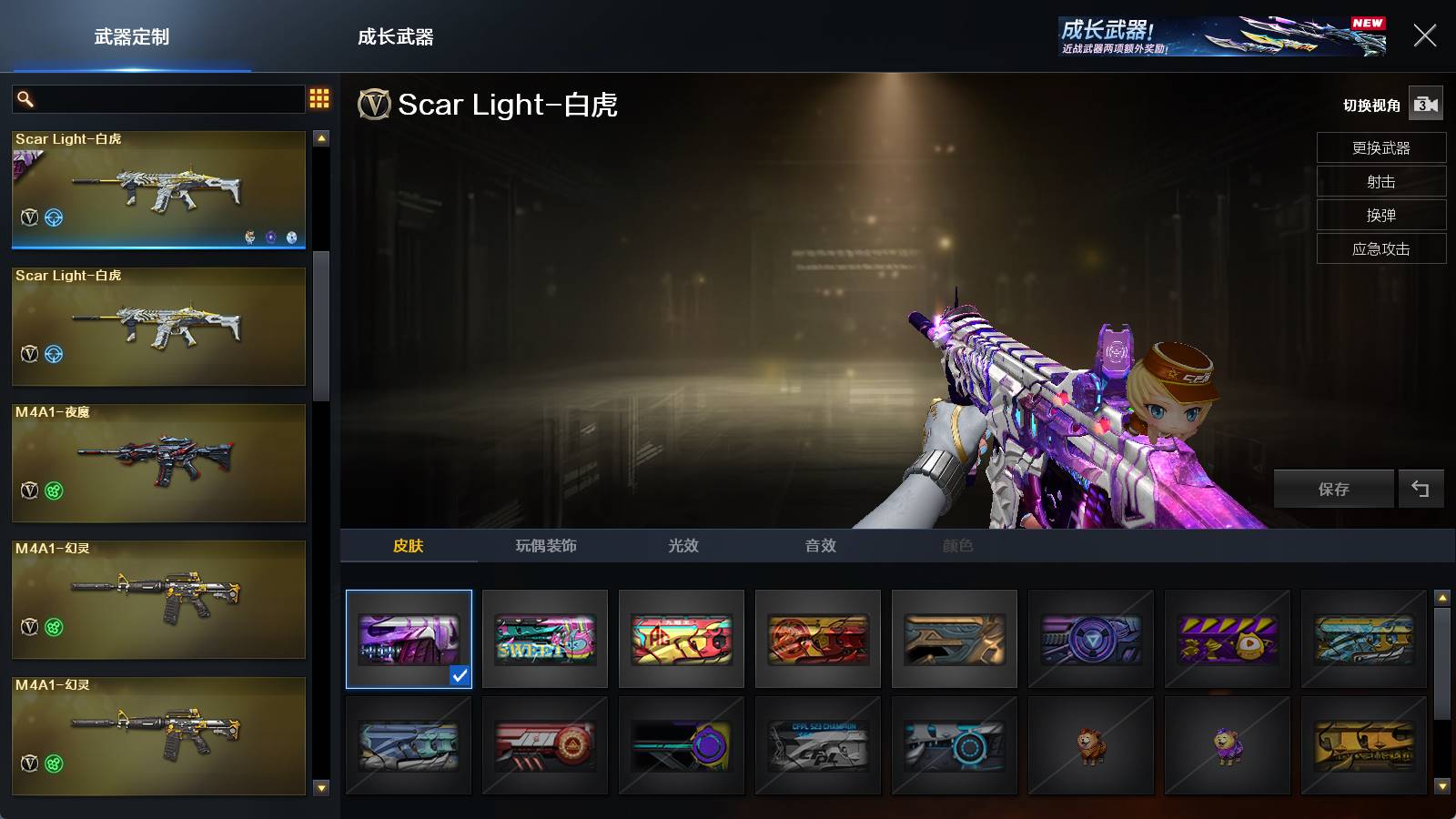Toggle the orange grid view icon
This screenshot has height=819, width=1456.
click(x=319, y=98)
